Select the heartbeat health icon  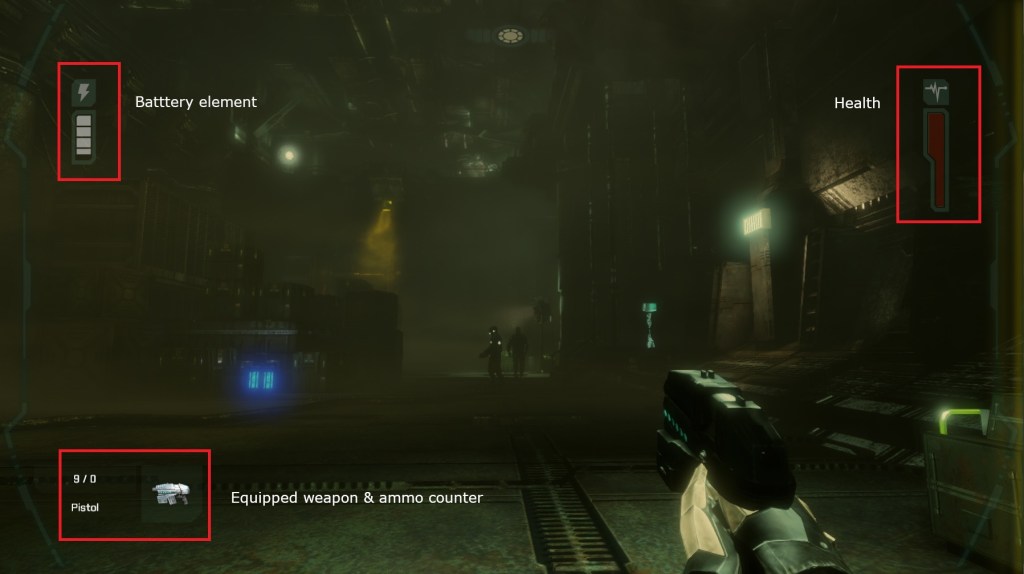936,93
